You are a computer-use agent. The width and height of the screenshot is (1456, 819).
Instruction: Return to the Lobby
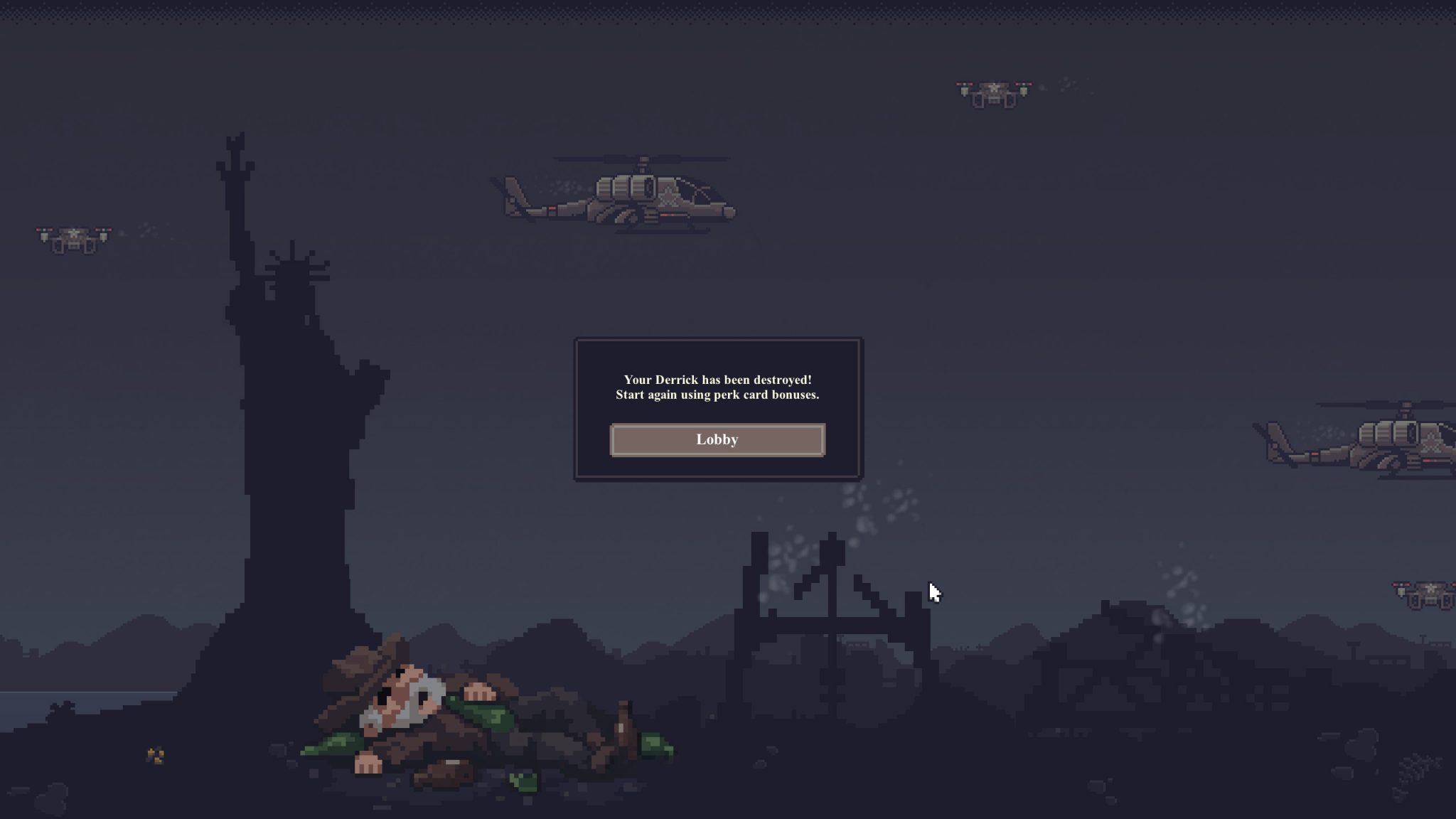point(717,440)
